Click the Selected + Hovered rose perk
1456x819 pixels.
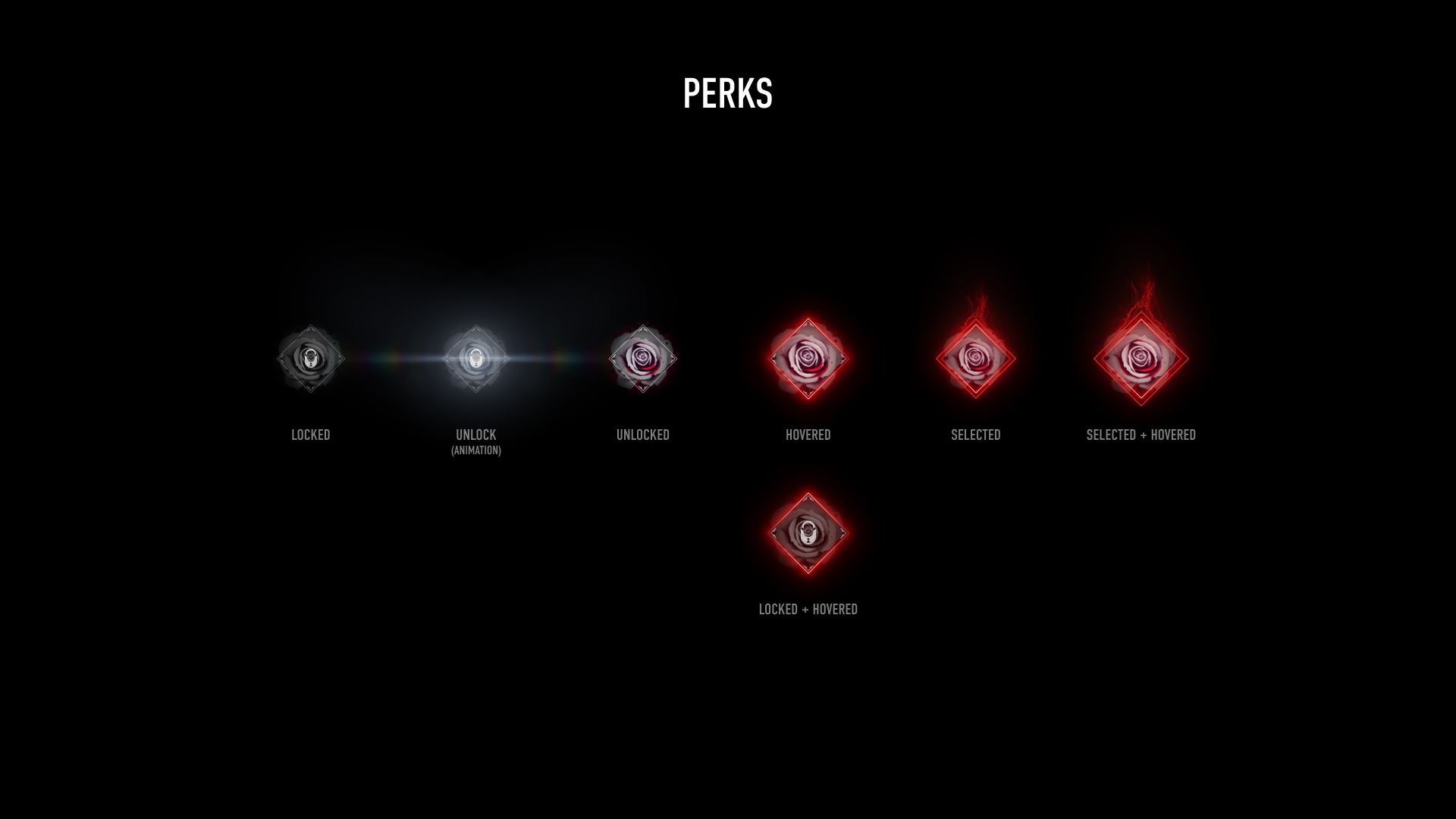tap(1141, 359)
